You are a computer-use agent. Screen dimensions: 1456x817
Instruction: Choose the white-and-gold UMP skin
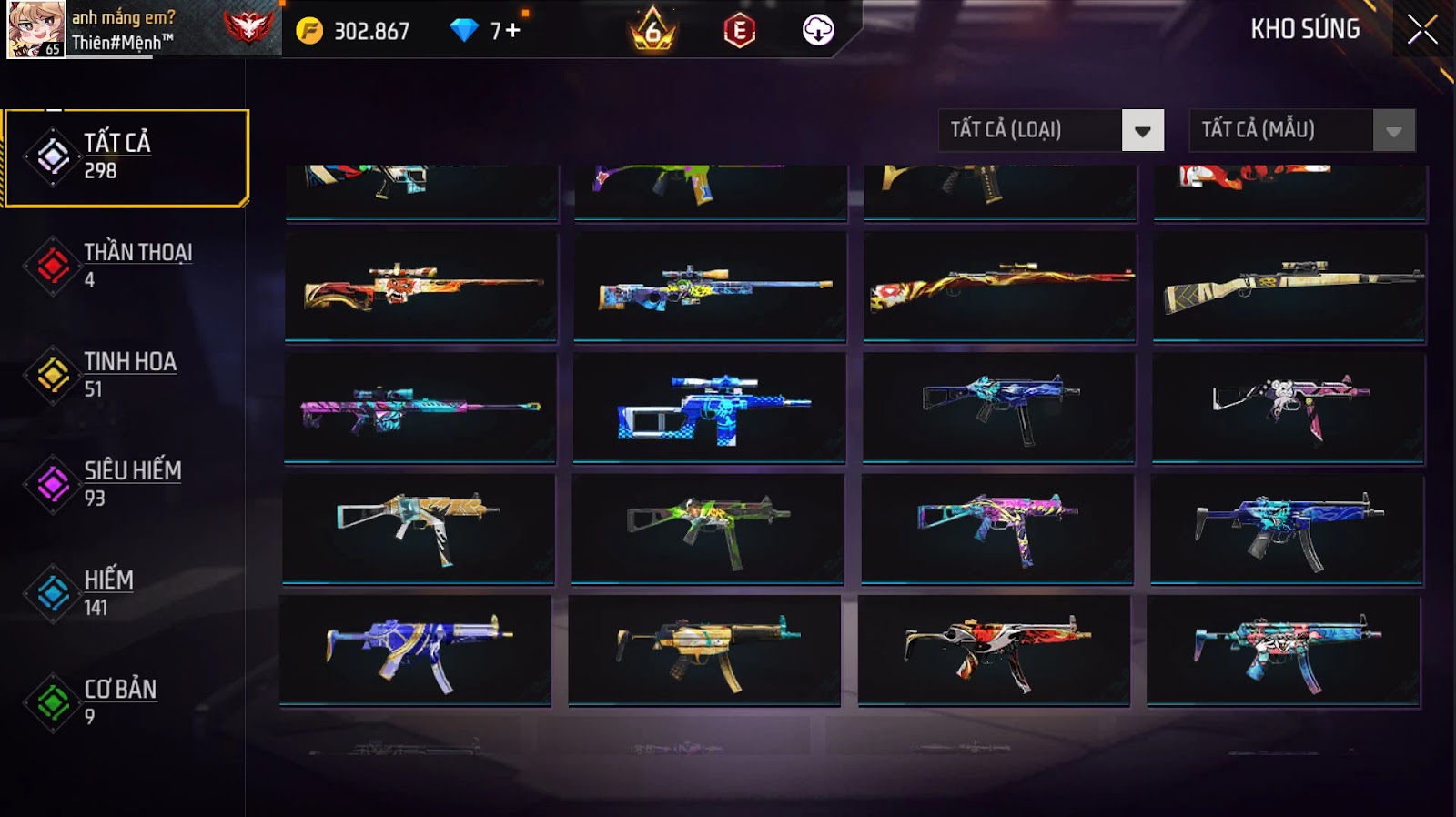(419, 528)
